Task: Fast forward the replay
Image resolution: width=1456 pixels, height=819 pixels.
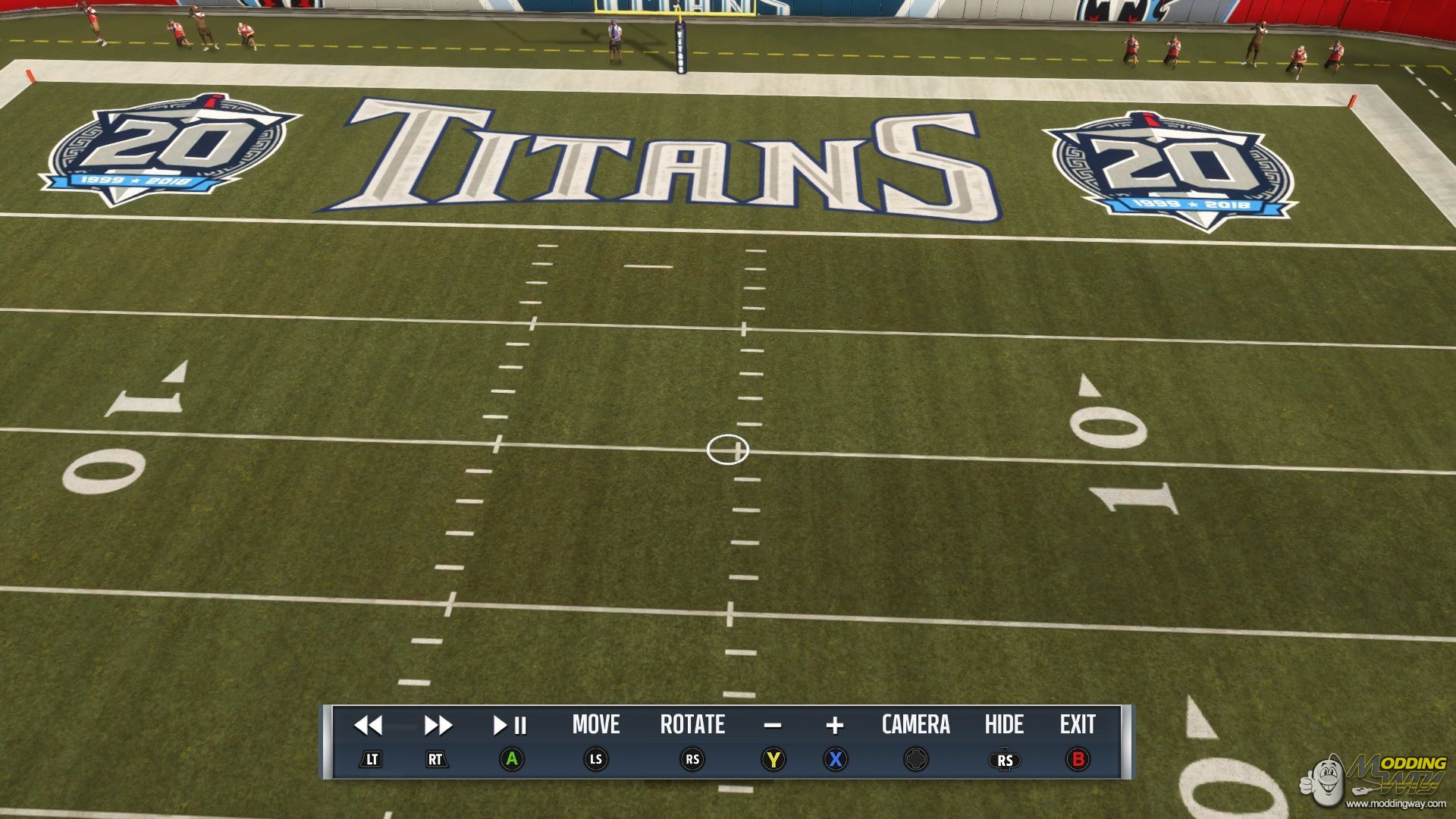Action: tap(438, 726)
